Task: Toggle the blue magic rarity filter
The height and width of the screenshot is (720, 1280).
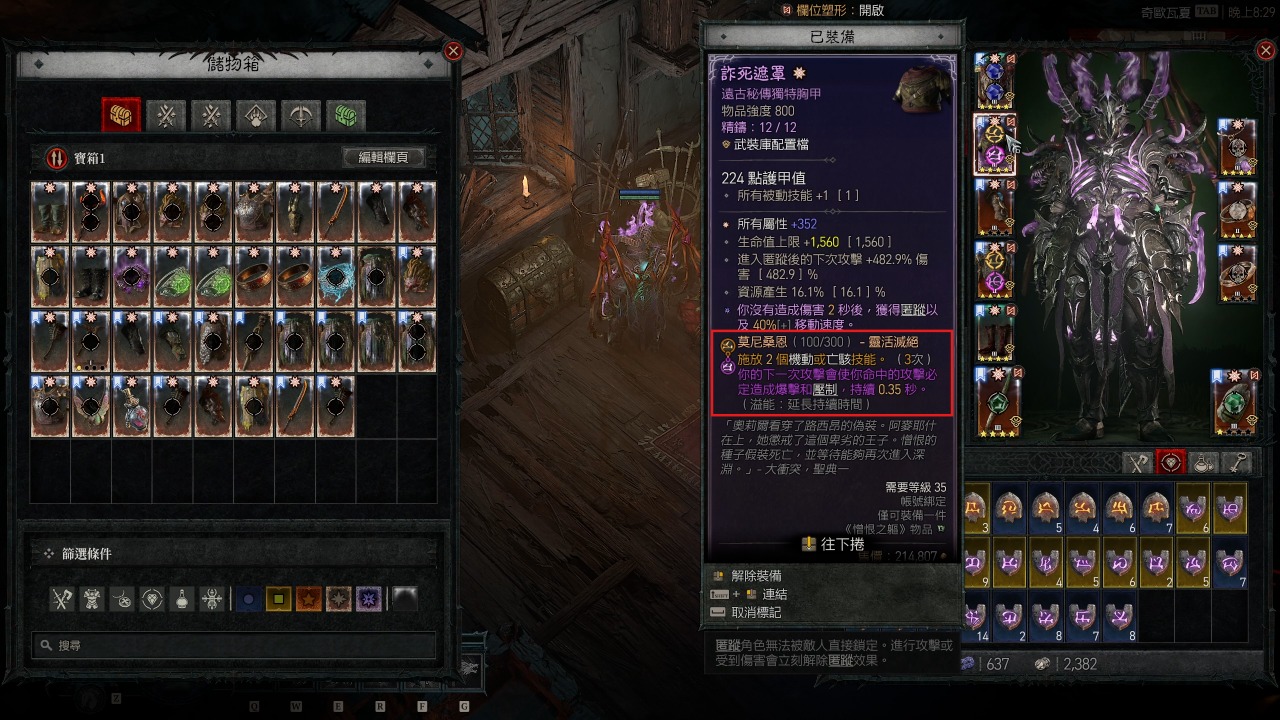Action: tap(249, 599)
